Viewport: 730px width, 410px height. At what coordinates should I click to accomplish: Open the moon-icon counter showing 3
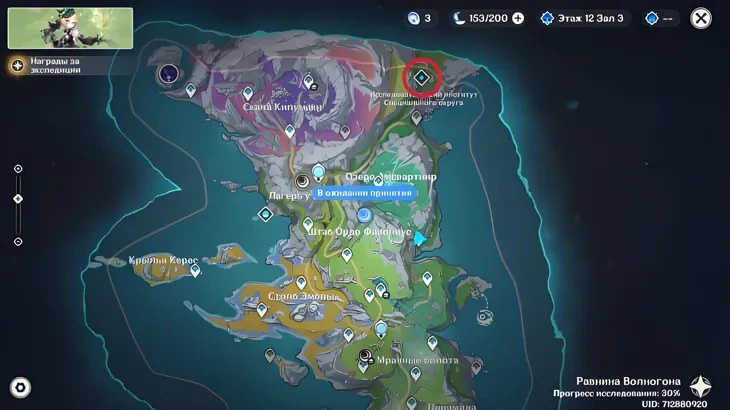[418, 18]
